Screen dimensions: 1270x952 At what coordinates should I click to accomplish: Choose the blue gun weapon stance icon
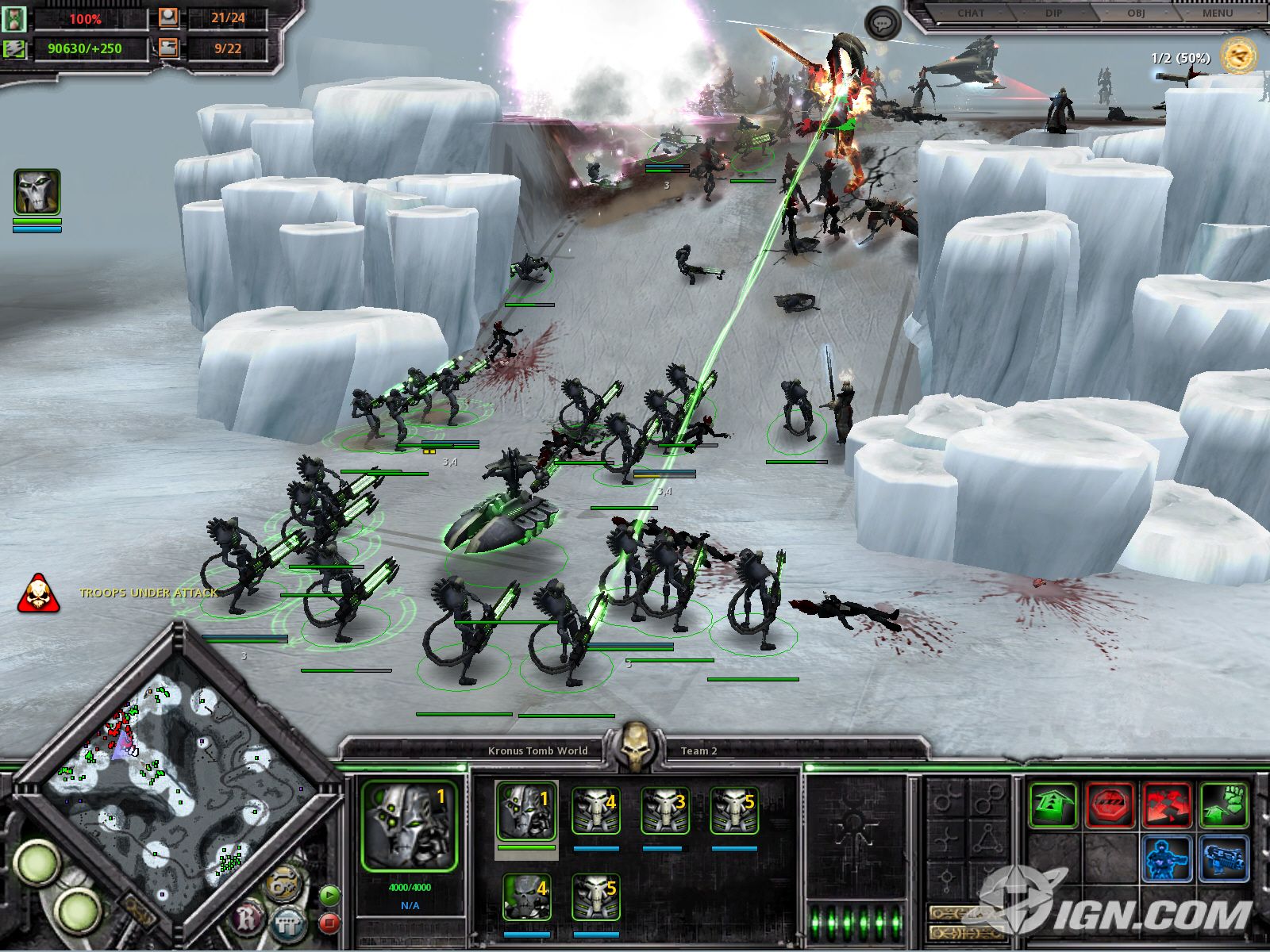1223,859
